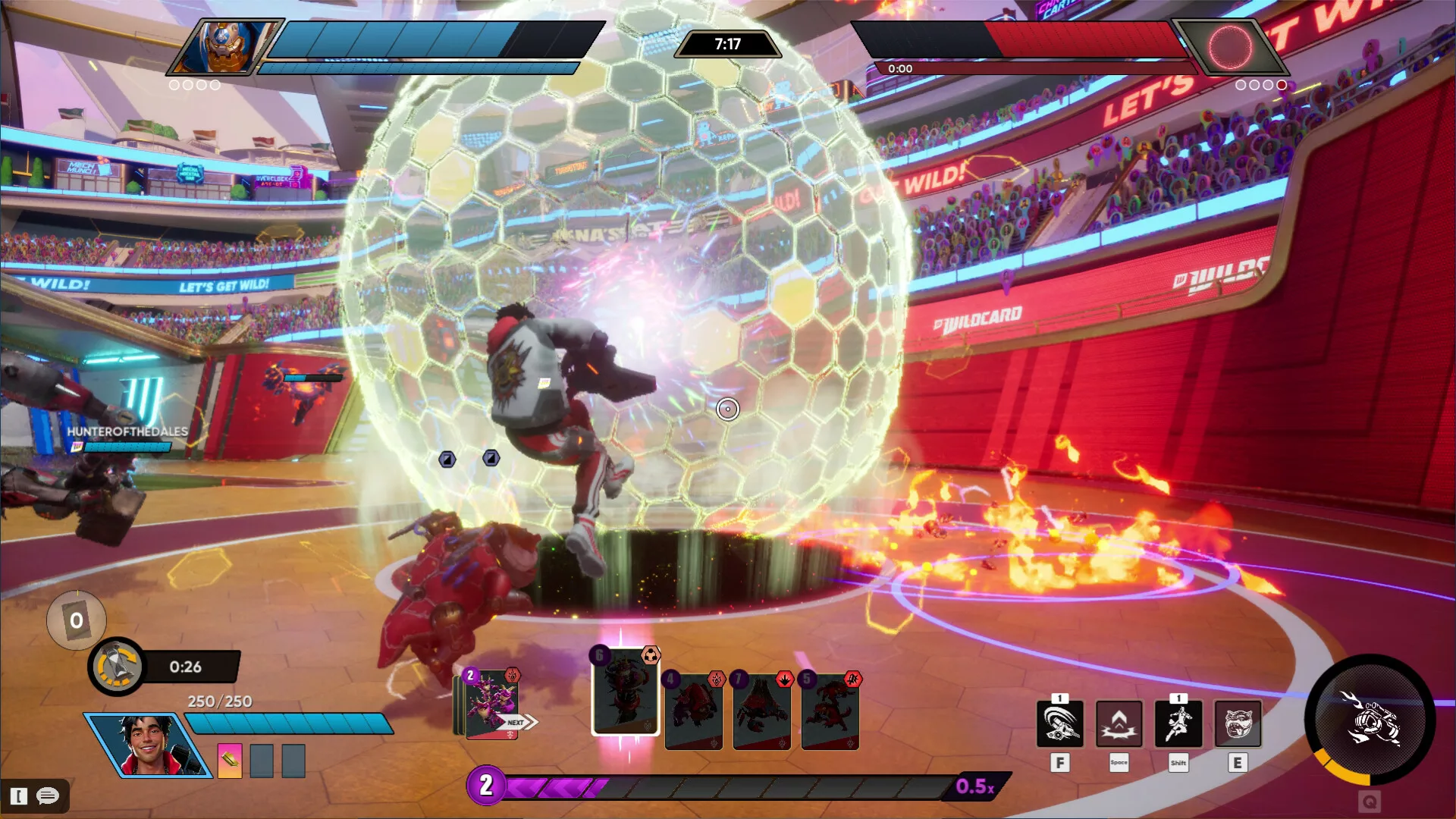Select the 5-cost red wolves card
Viewport: 1456px width, 819px height.
[830, 711]
